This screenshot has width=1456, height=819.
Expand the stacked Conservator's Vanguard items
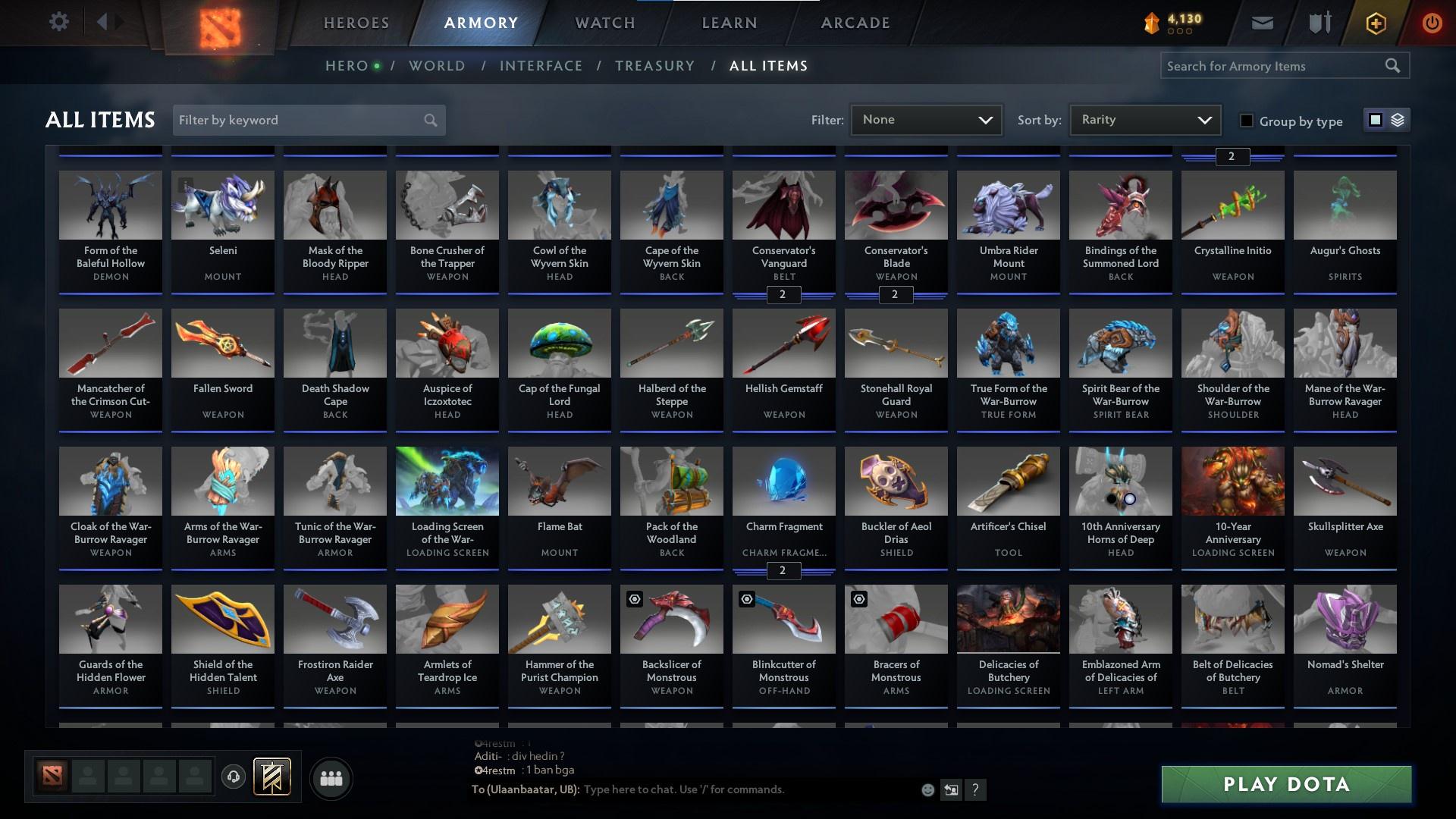[783, 295]
